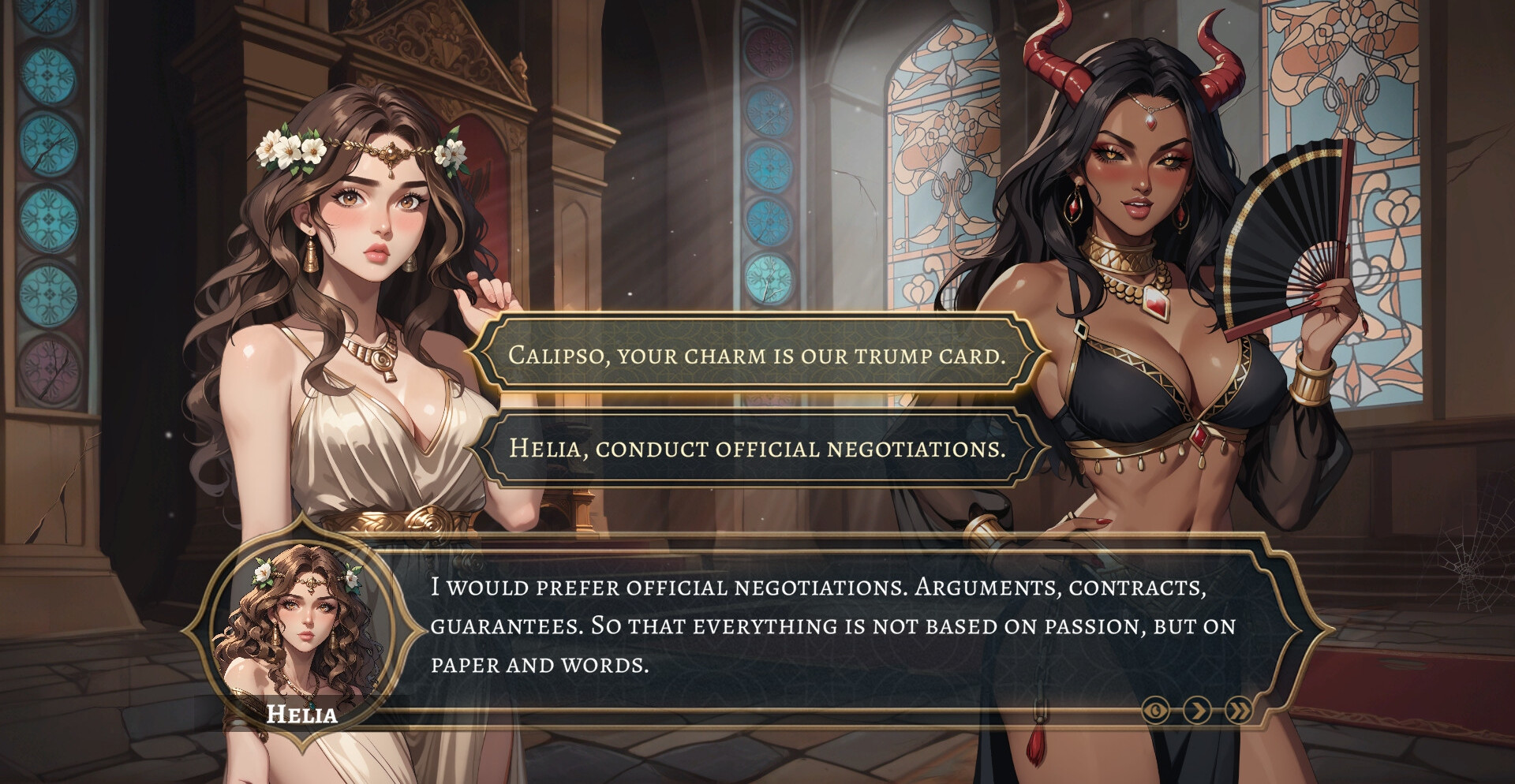Select "Helia, conduct official negotiations" reply
Viewport: 1515px width, 784px height.
(757, 448)
